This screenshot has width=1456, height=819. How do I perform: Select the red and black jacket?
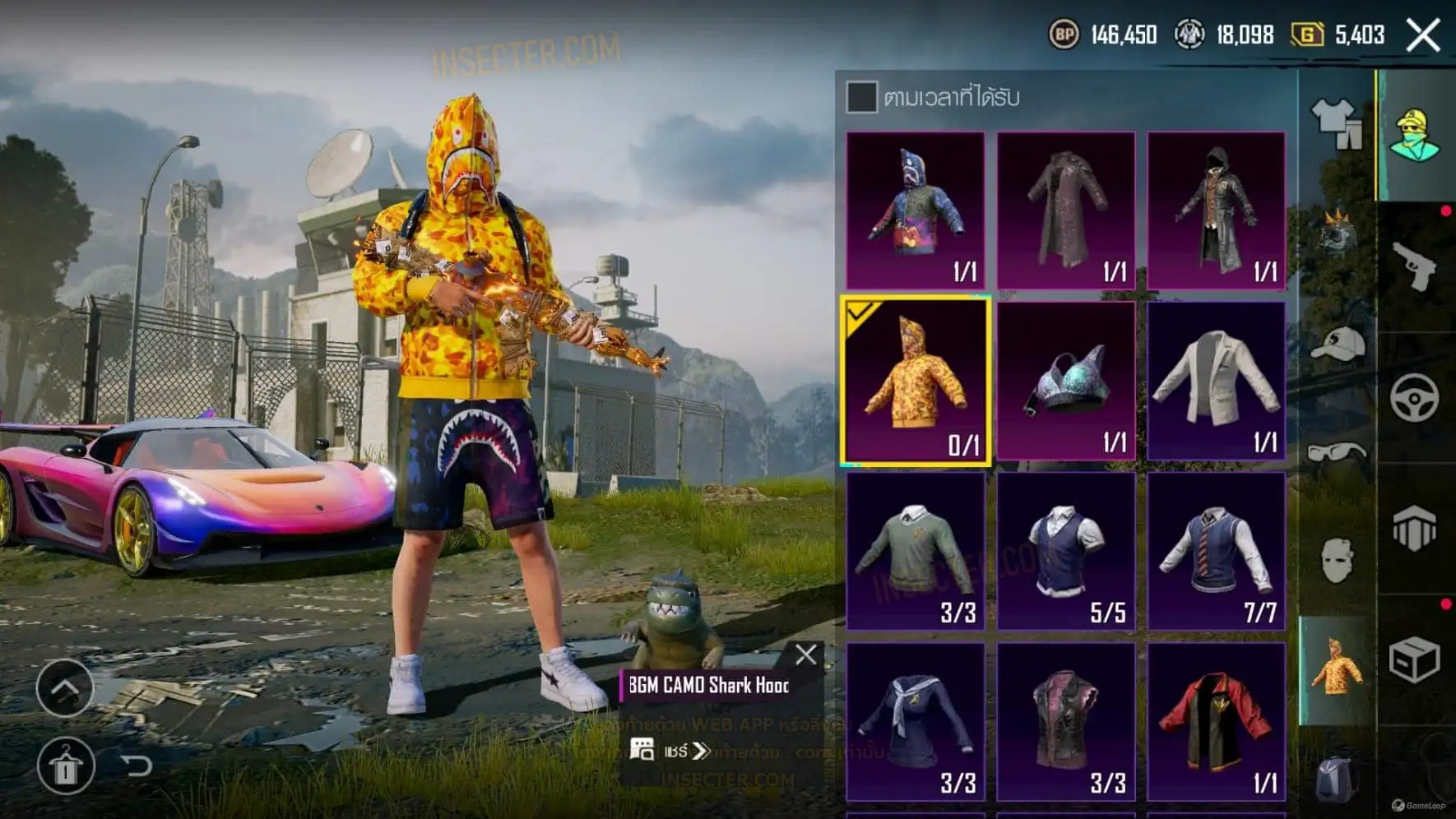click(x=1216, y=722)
